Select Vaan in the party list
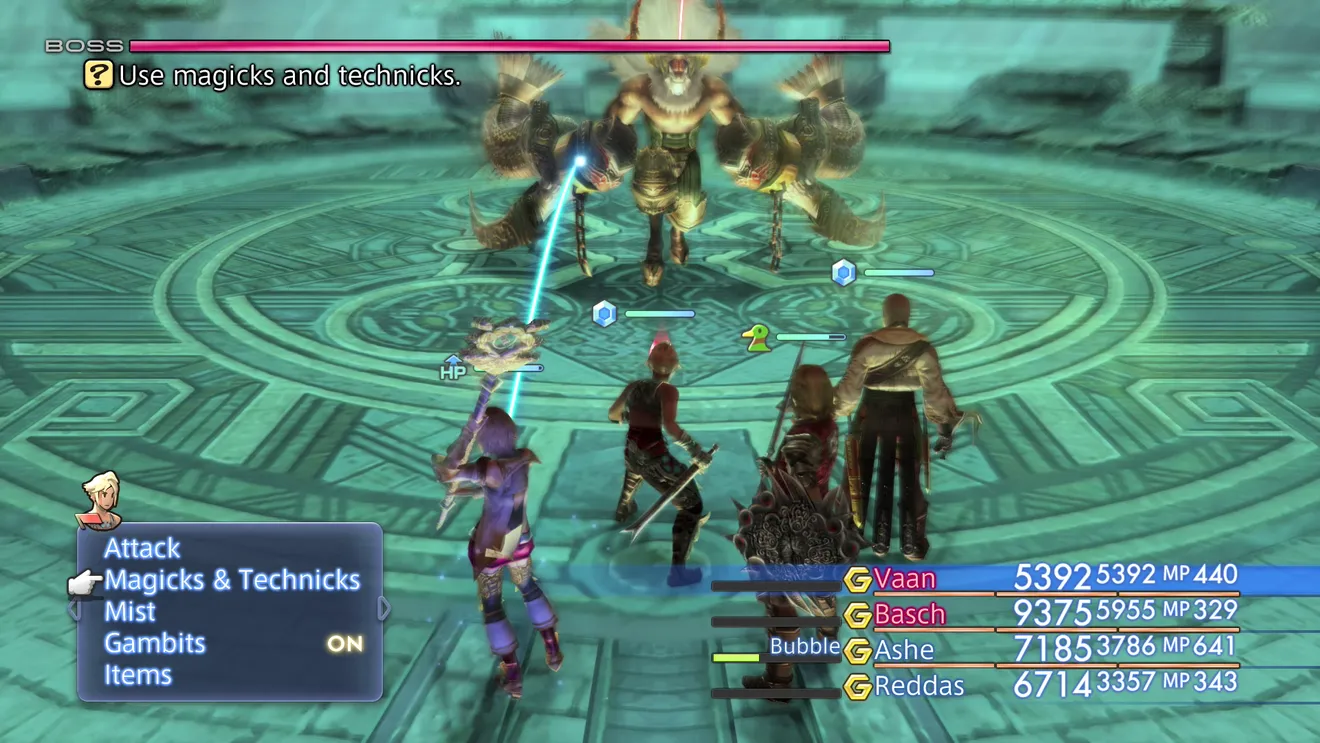 point(904,578)
